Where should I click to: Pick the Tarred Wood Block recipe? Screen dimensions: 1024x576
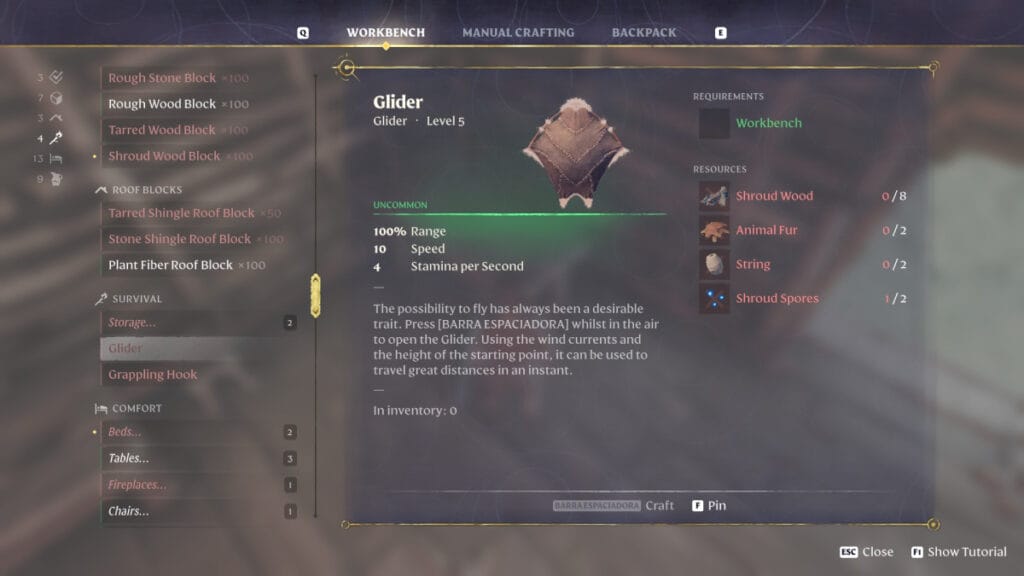click(162, 130)
